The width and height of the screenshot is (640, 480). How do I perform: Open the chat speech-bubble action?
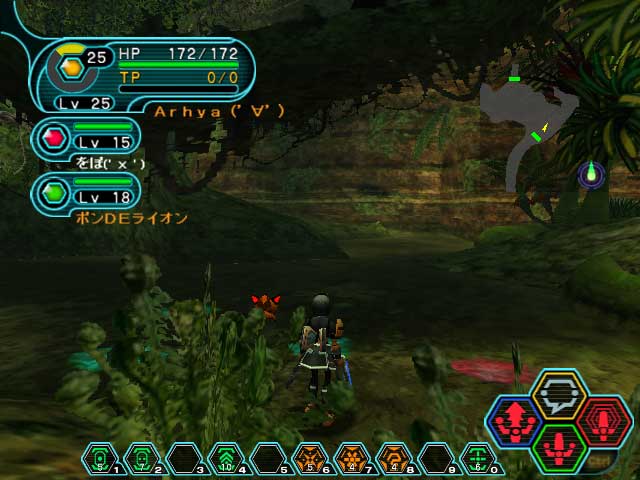558,395
